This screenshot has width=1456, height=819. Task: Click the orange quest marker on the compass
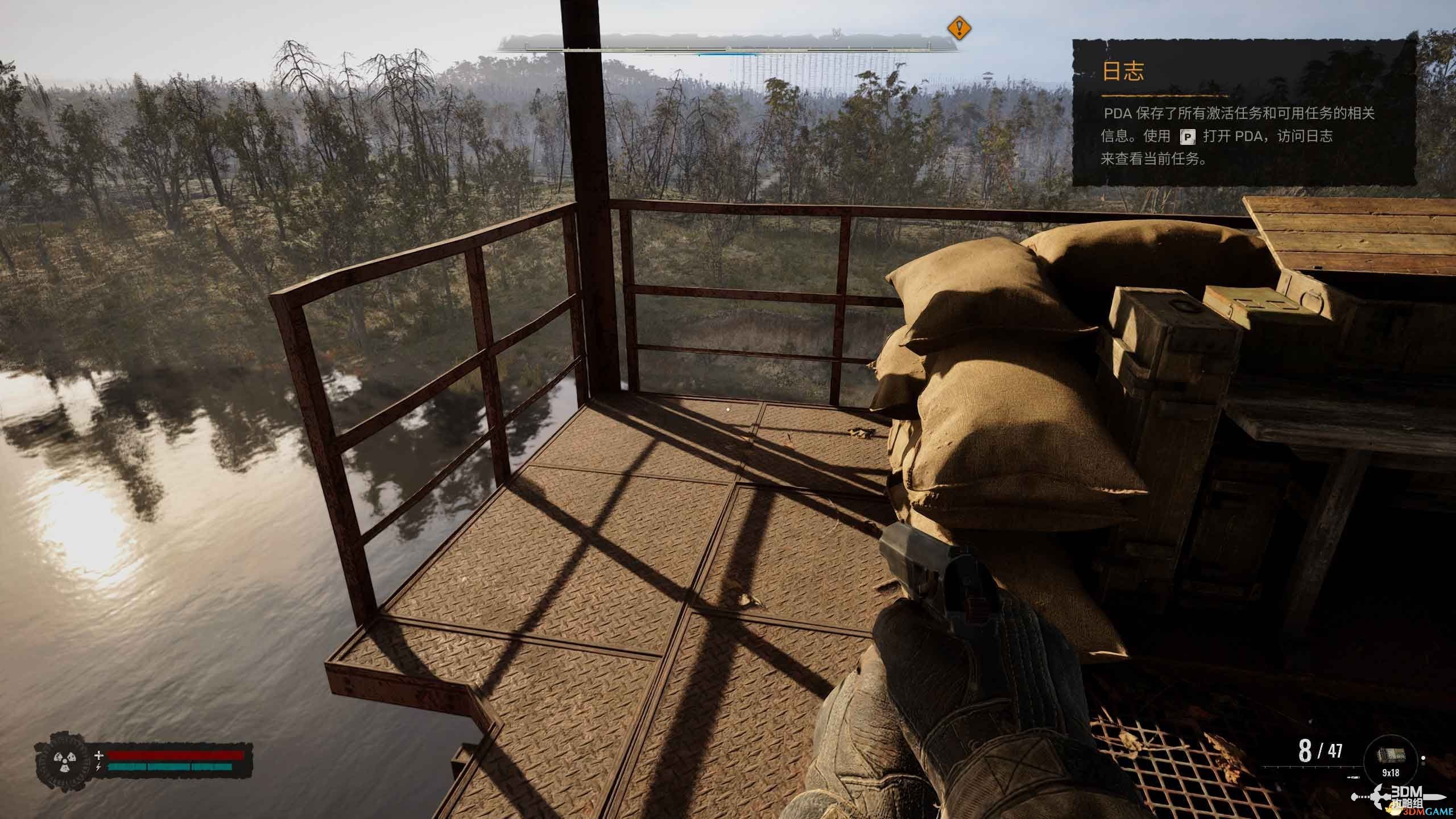point(959,27)
